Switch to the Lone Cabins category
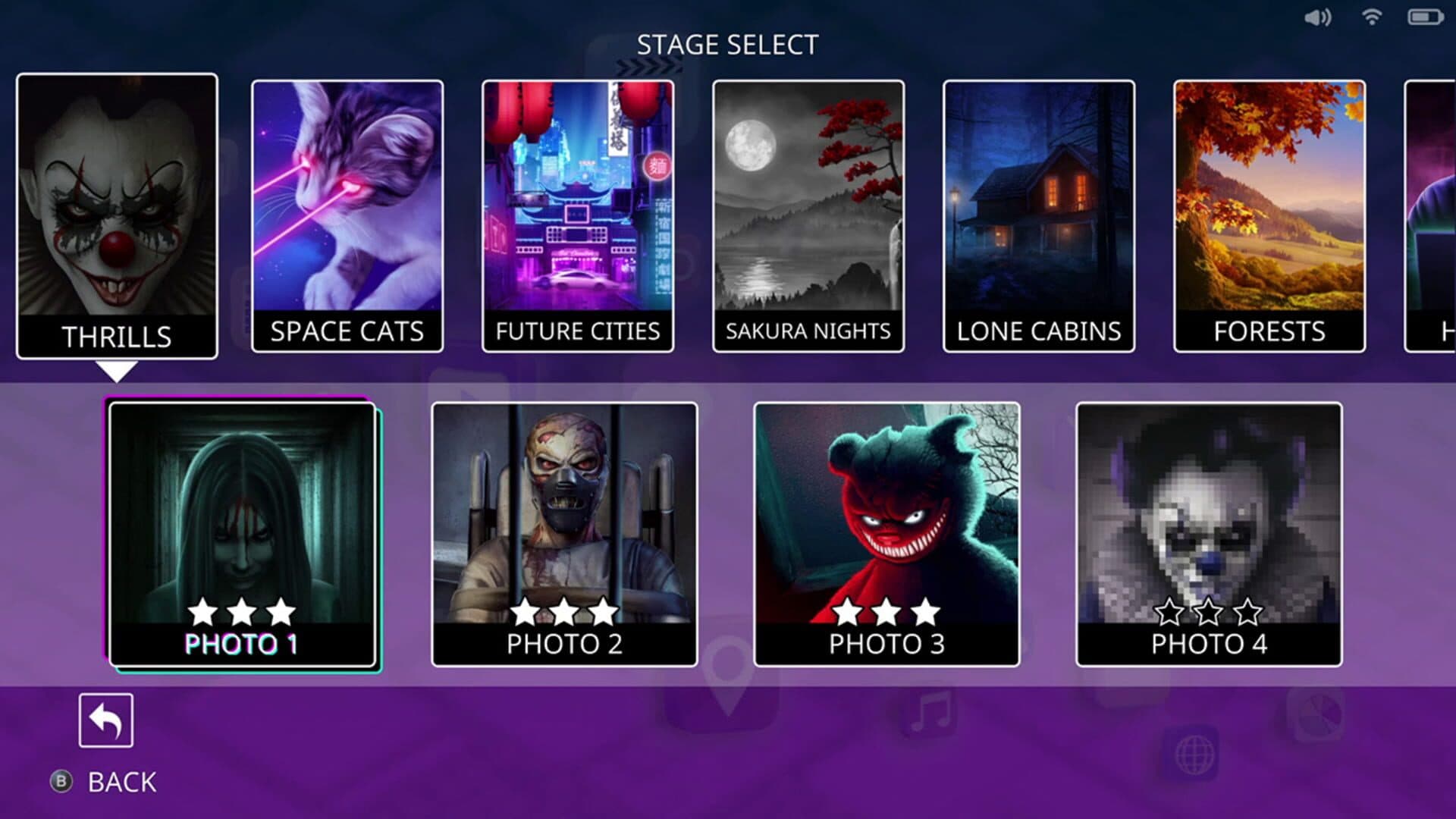This screenshot has width=1456, height=819. [1039, 215]
